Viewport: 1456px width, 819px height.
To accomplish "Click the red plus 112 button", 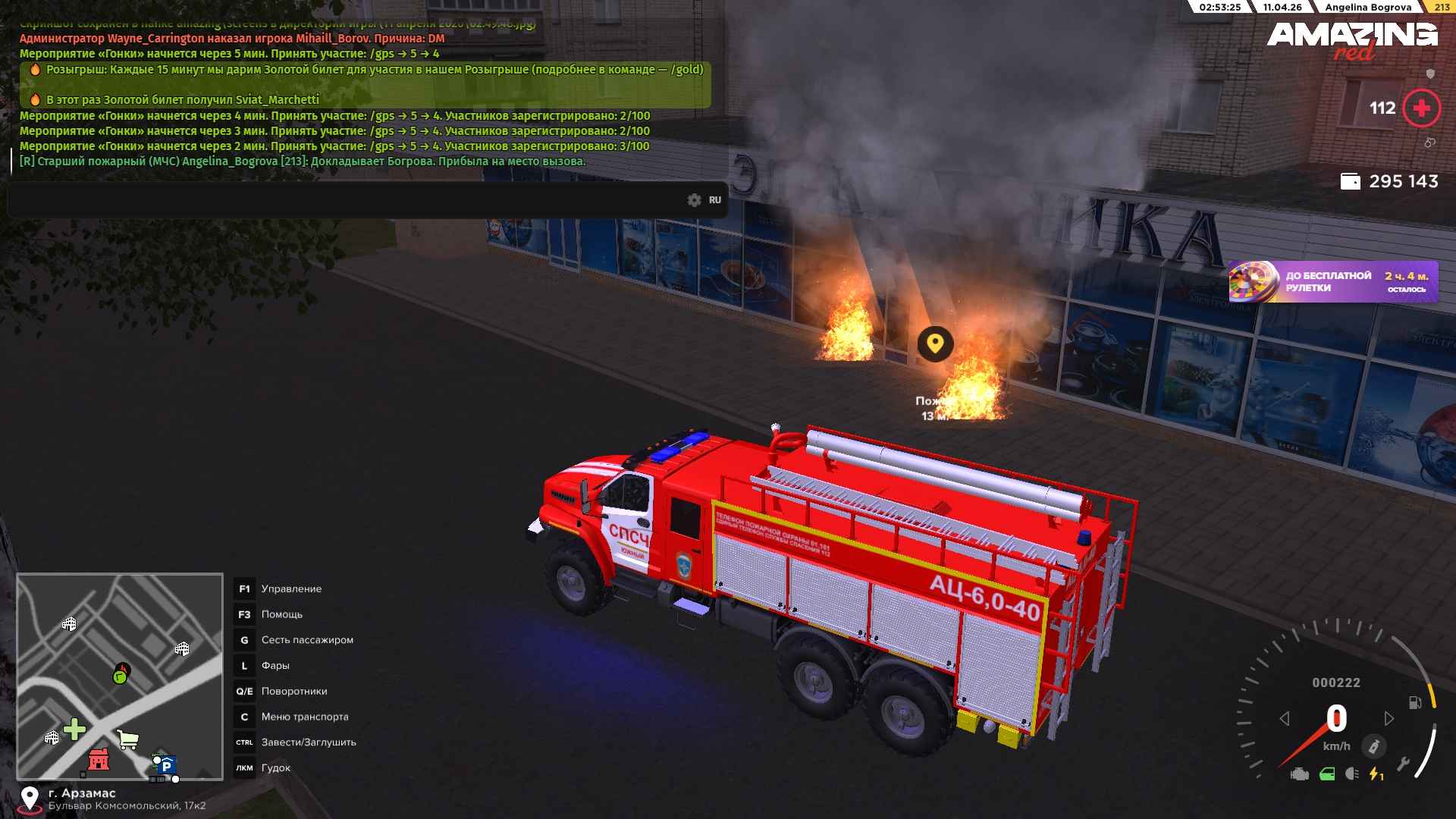I will [1421, 108].
